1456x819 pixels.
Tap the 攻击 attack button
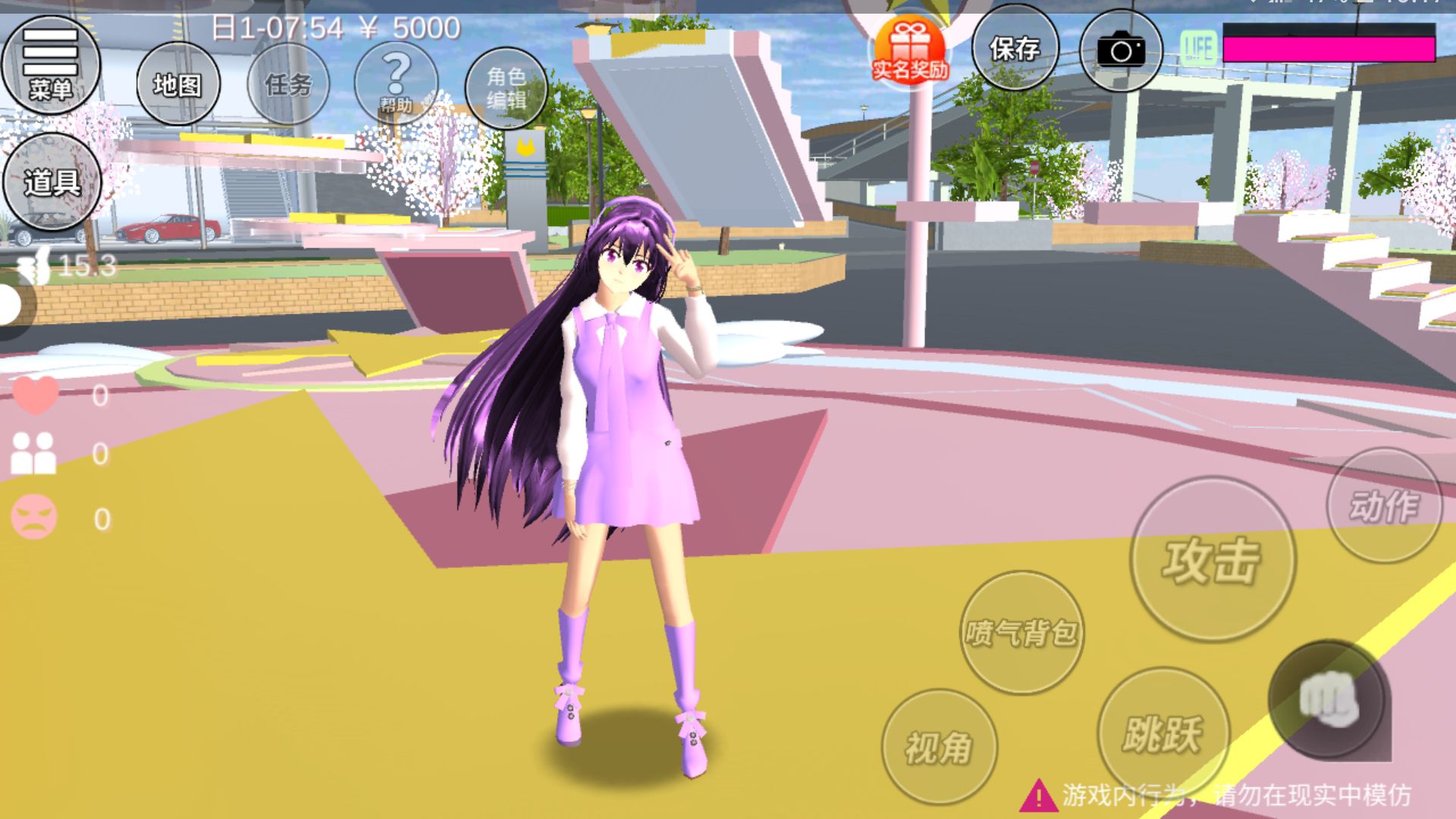(1212, 560)
